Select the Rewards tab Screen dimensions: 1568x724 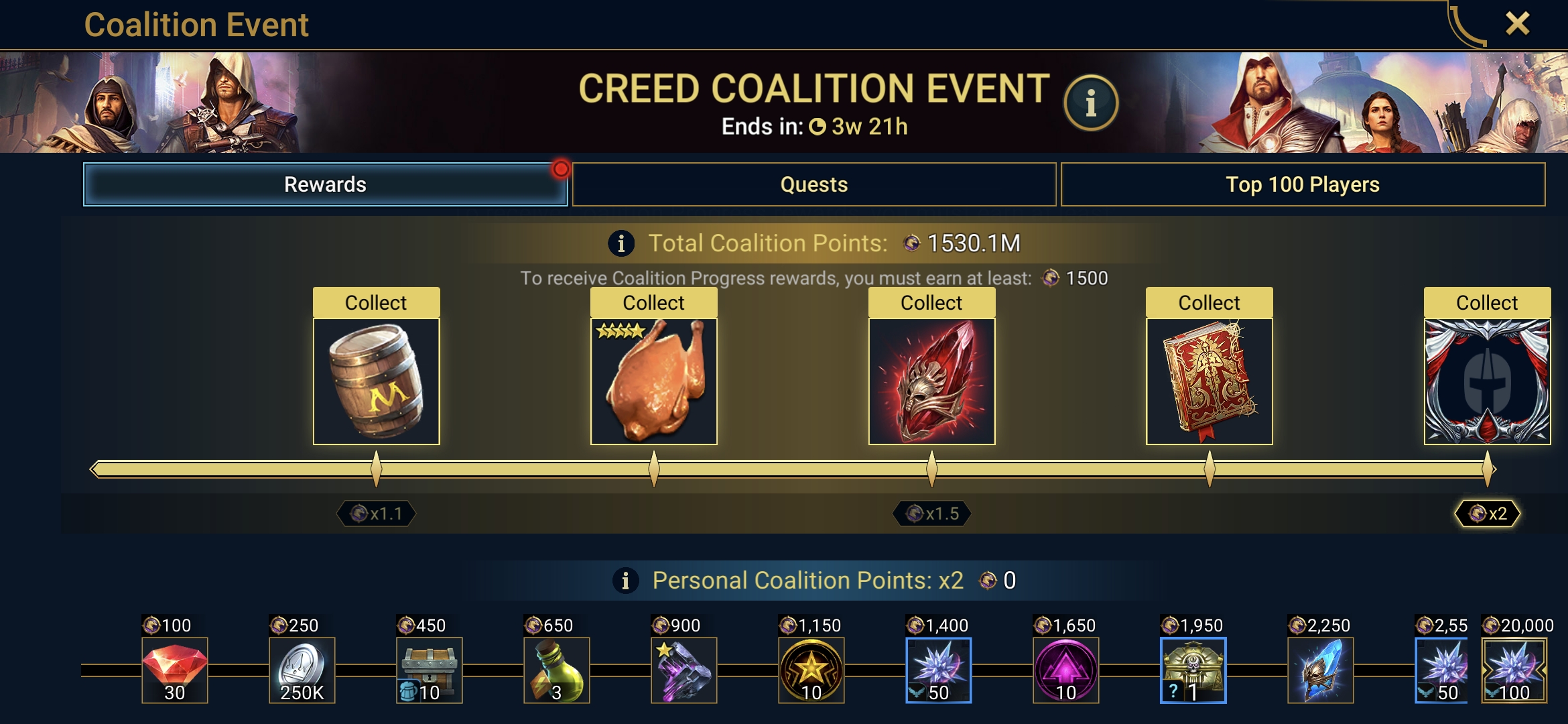click(325, 184)
